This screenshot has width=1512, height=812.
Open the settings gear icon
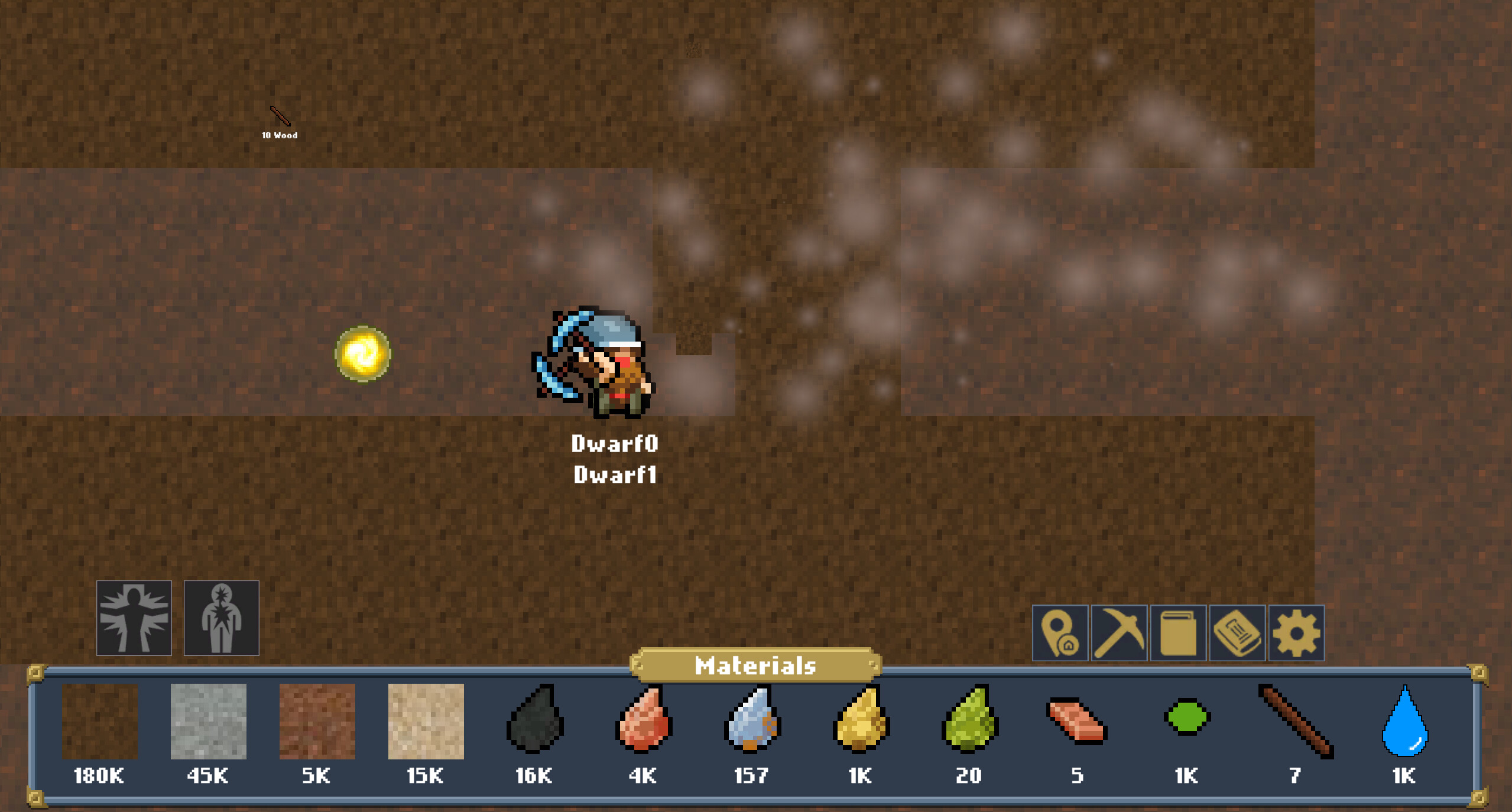(1296, 632)
